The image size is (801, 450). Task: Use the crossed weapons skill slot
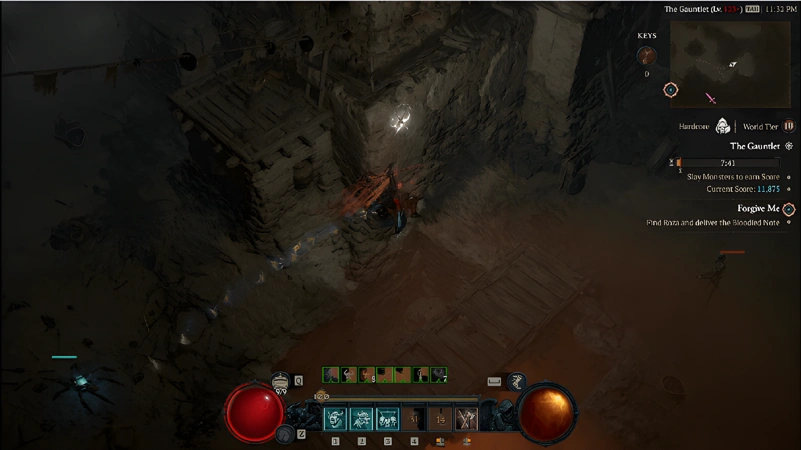tap(466, 418)
